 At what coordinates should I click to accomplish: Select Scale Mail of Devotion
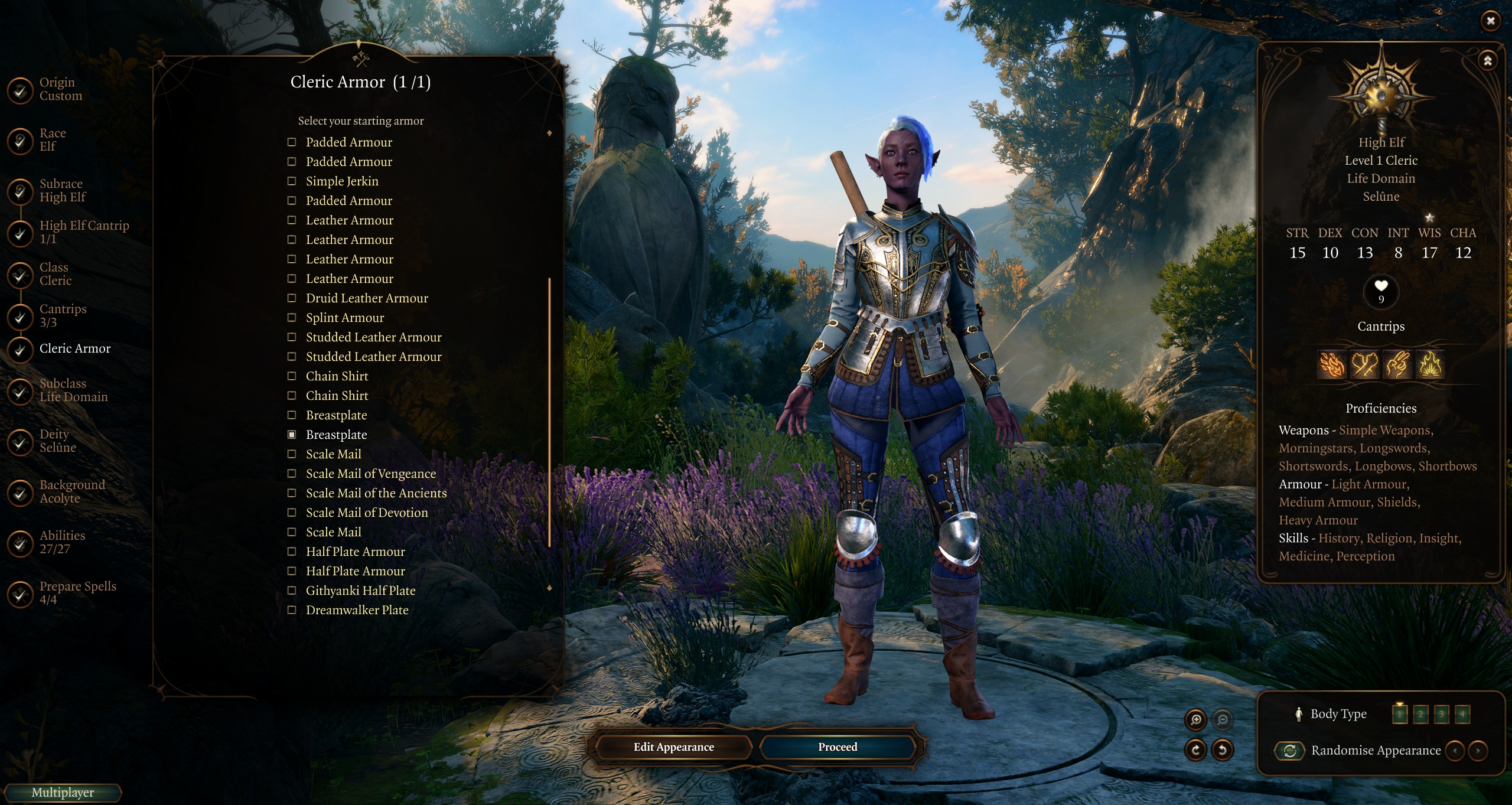[292, 513]
